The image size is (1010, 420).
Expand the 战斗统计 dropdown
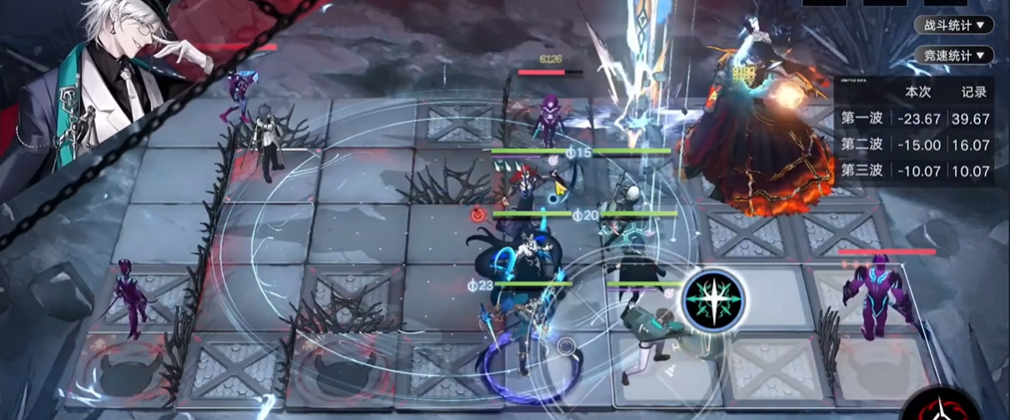(x=955, y=25)
